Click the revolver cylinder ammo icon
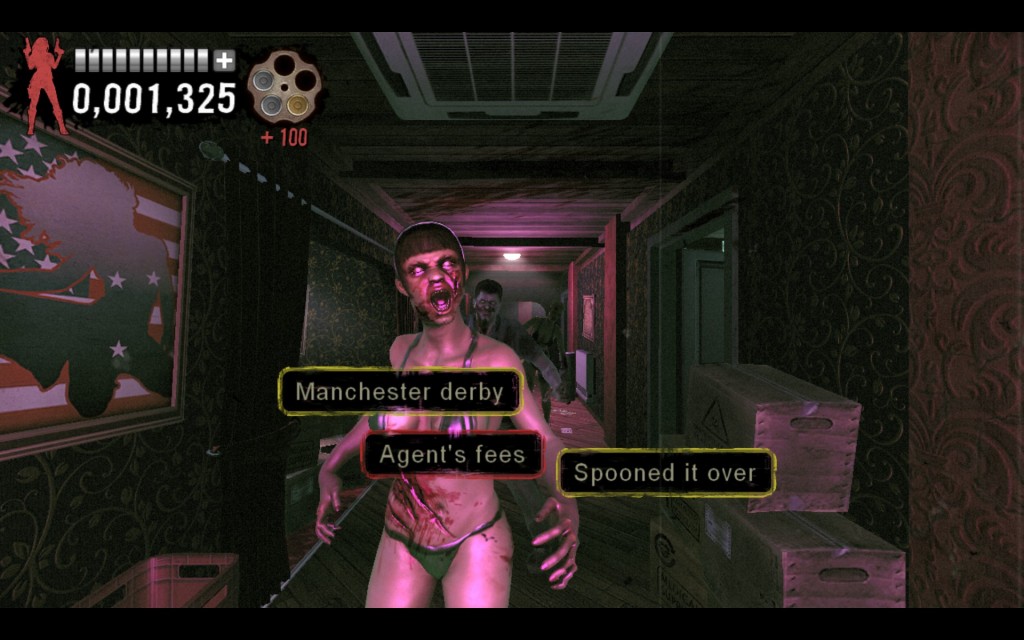Viewport: 1024px width, 640px height. pyautogui.click(x=283, y=88)
